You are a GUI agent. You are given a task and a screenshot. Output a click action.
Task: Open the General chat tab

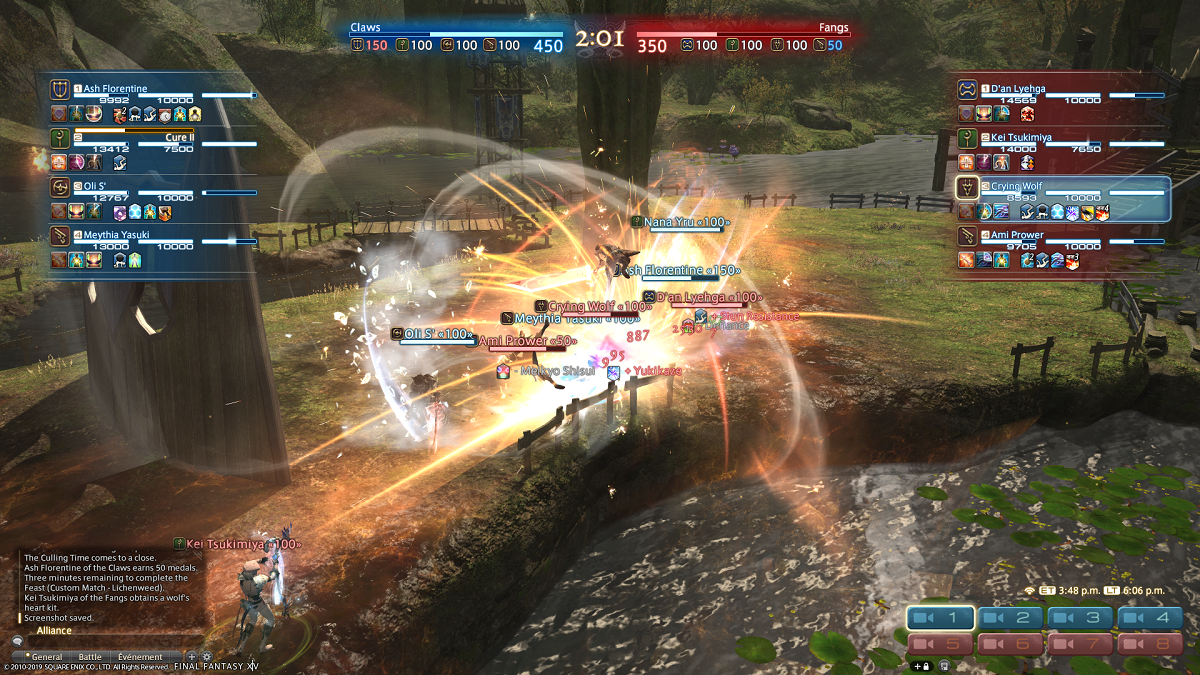coord(47,657)
